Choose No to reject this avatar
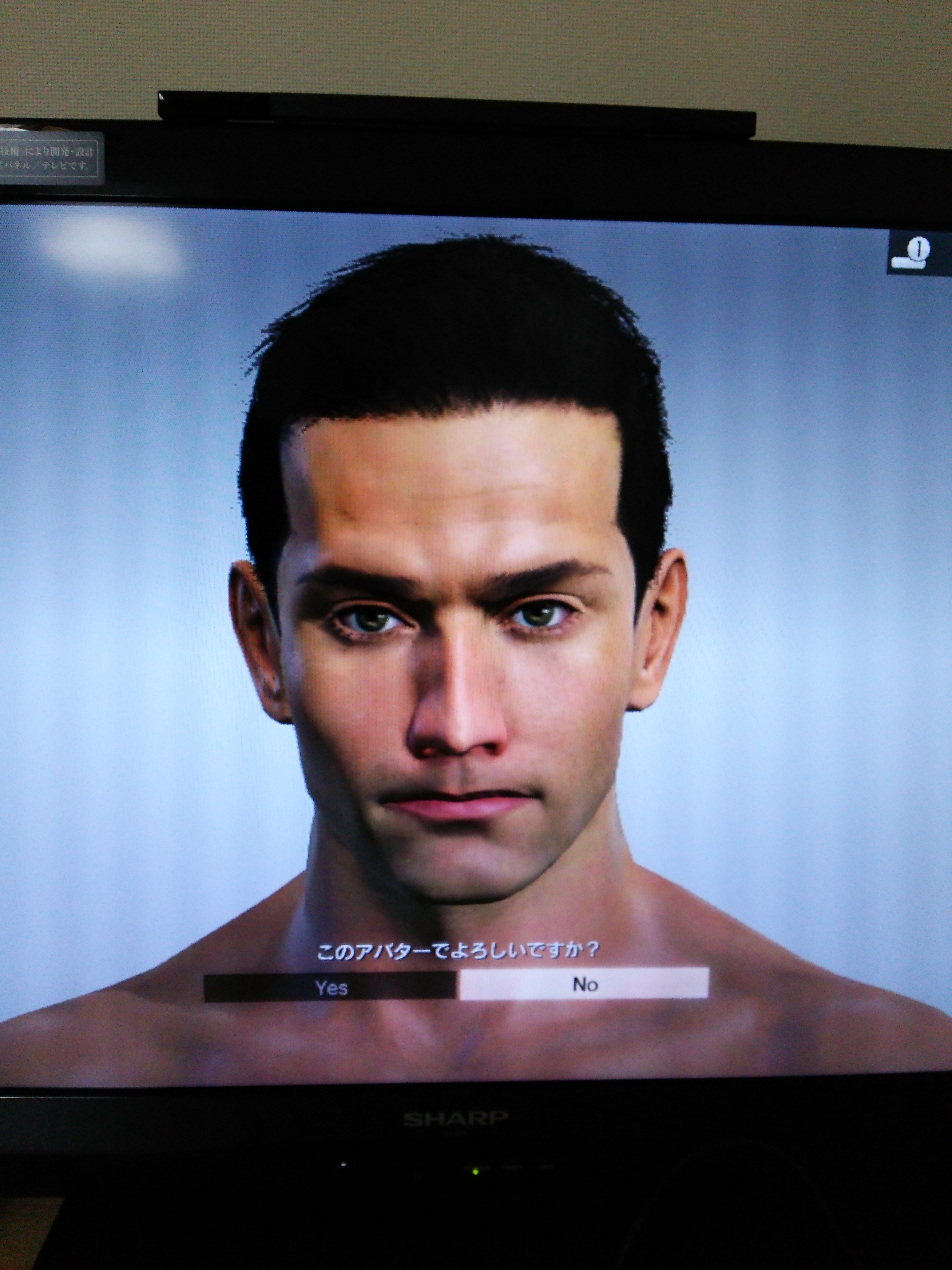Viewport: 952px width, 1270px height. pyautogui.click(x=584, y=984)
